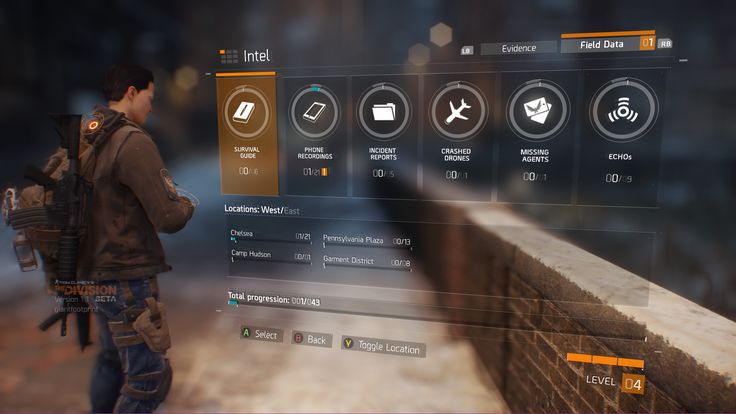
Task: Choose the Incident Reports folder tile
Action: (x=384, y=133)
